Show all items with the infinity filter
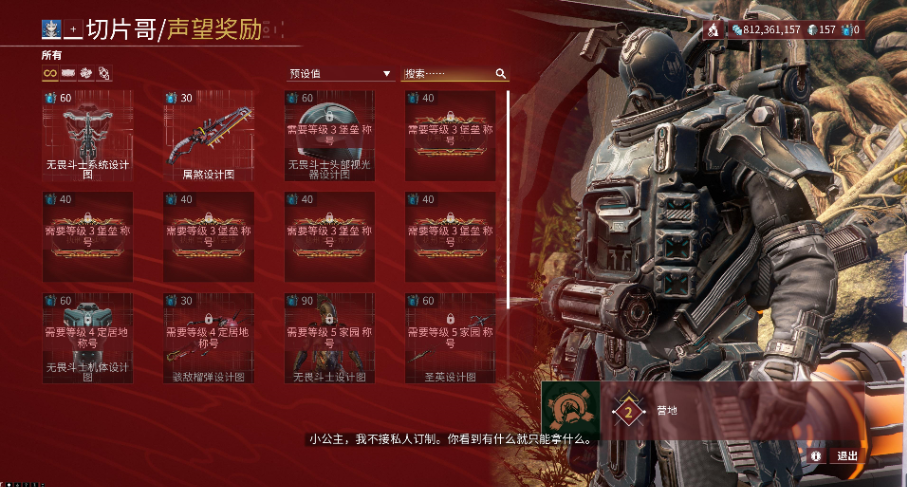The height and width of the screenshot is (487, 907). (x=49, y=73)
